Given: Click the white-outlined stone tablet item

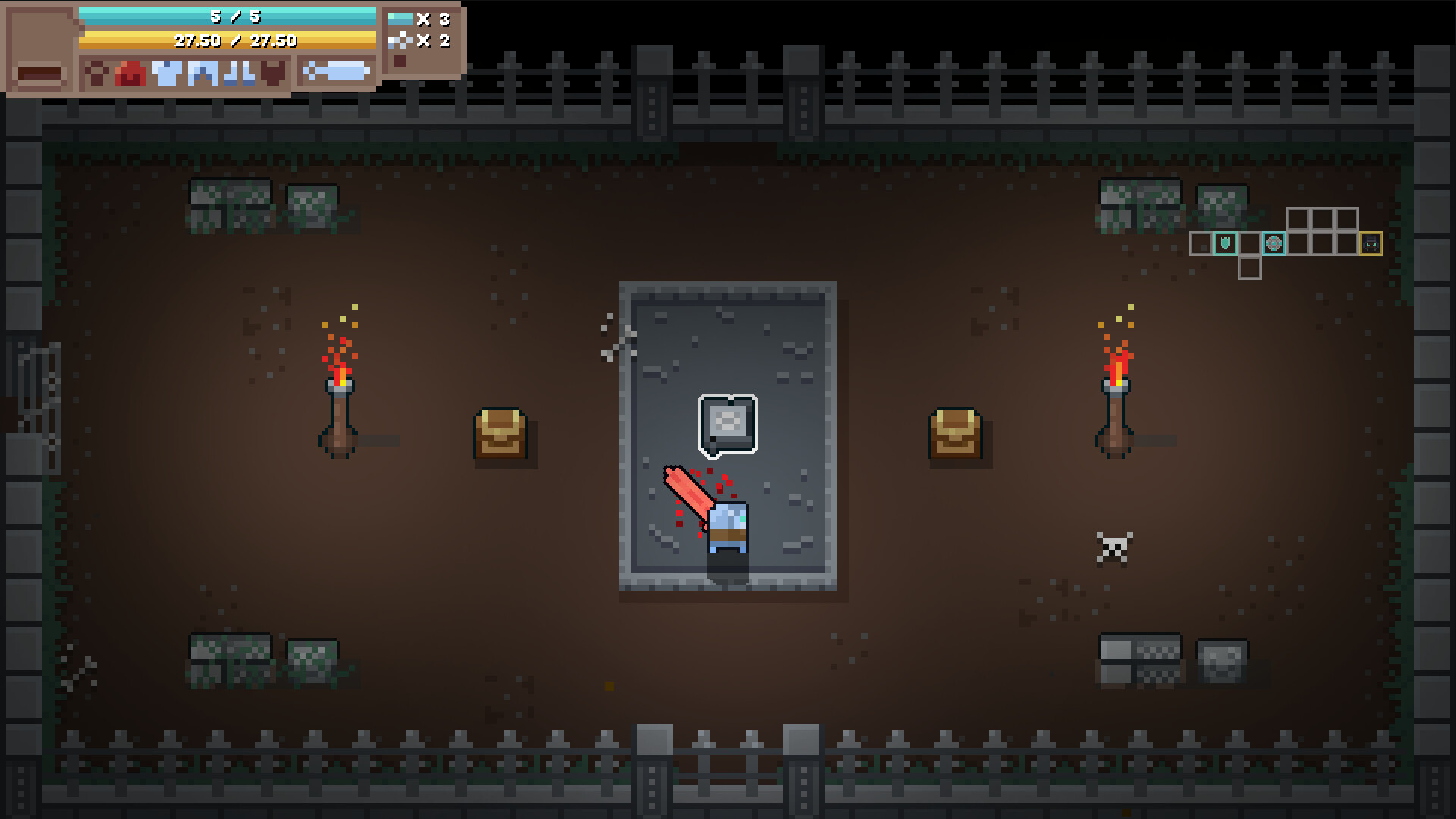Looking at the screenshot, I should click(x=727, y=425).
